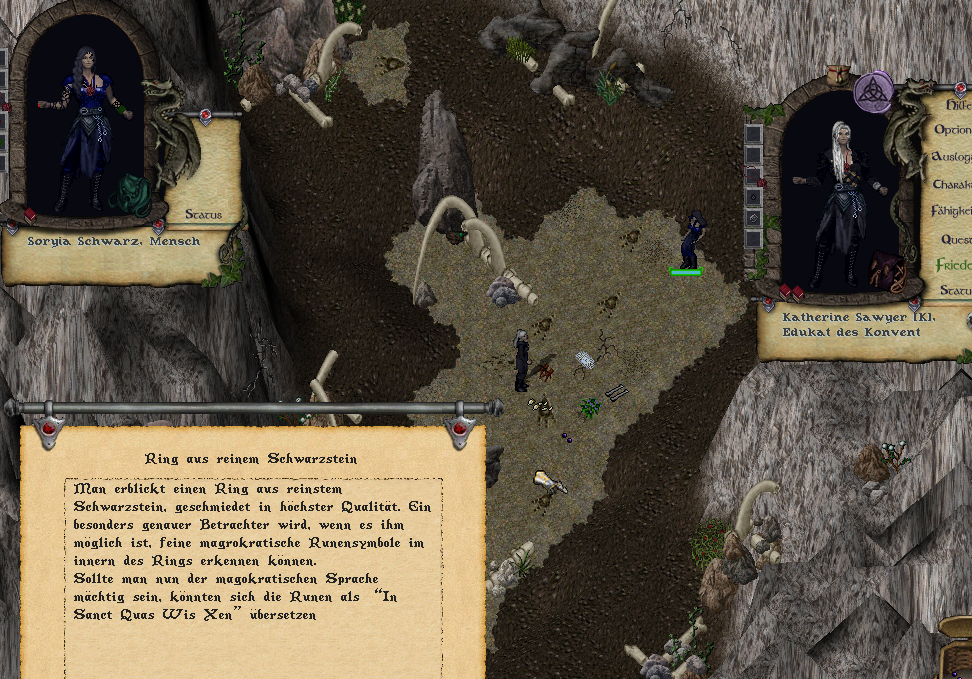Click the purple triquetra emblem
Viewport: 972px width, 679px height.
point(873,91)
